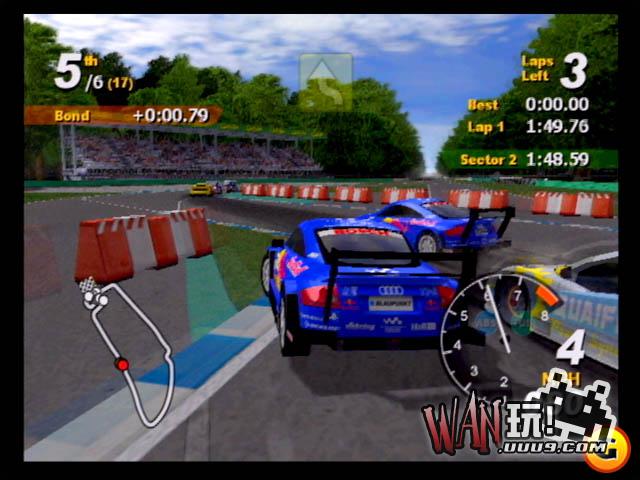The image size is (640, 480).
Task: Click the Bond rival gap bar
Action: coord(122,115)
